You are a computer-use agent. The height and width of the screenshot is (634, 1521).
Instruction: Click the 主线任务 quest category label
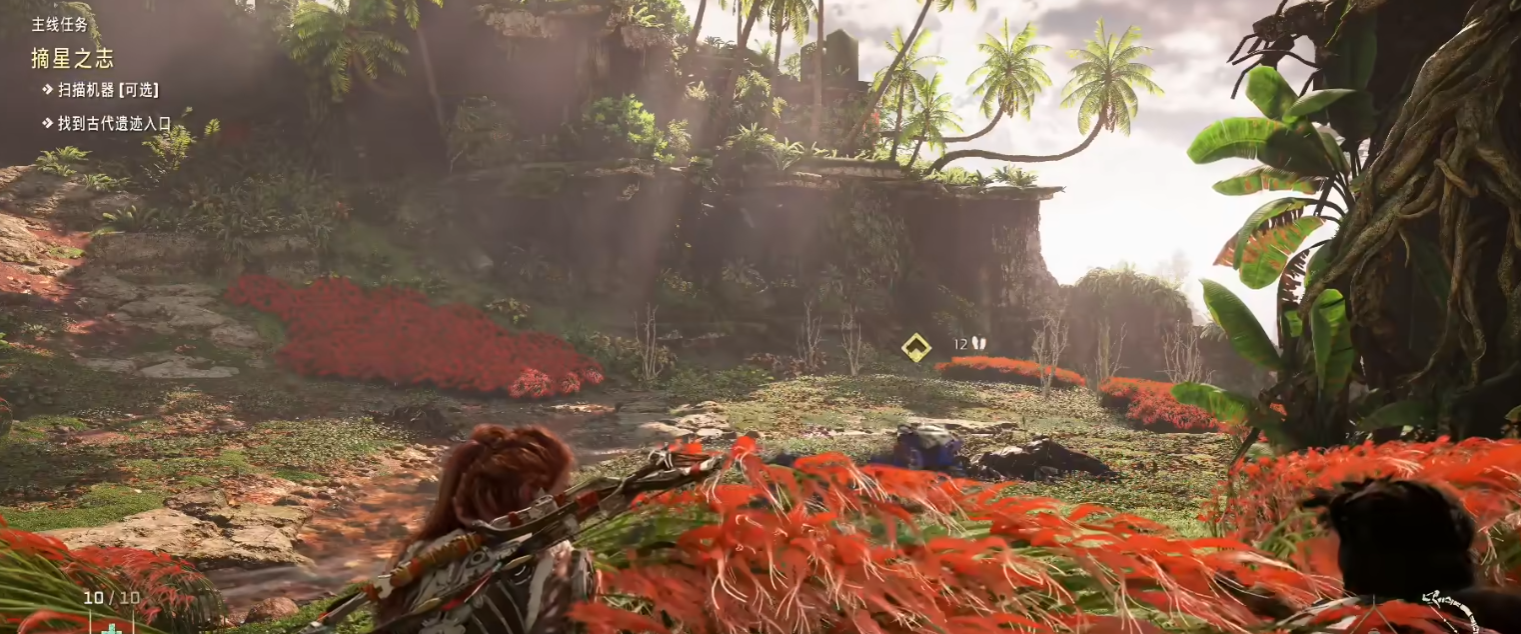pyautogui.click(x=59, y=23)
